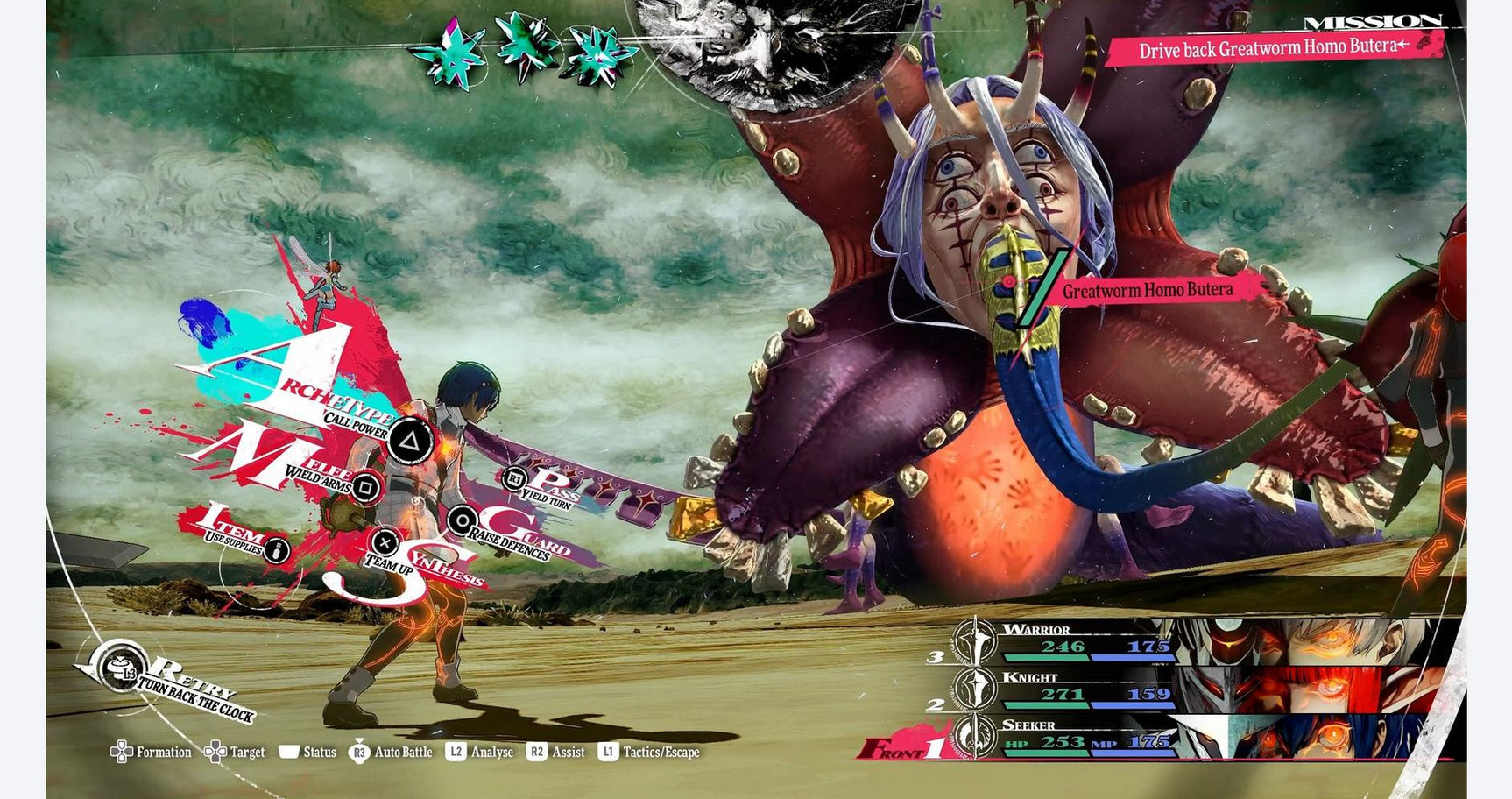The image size is (1512, 799).
Task: Show the mission objective banner
Action: click(x=1273, y=48)
